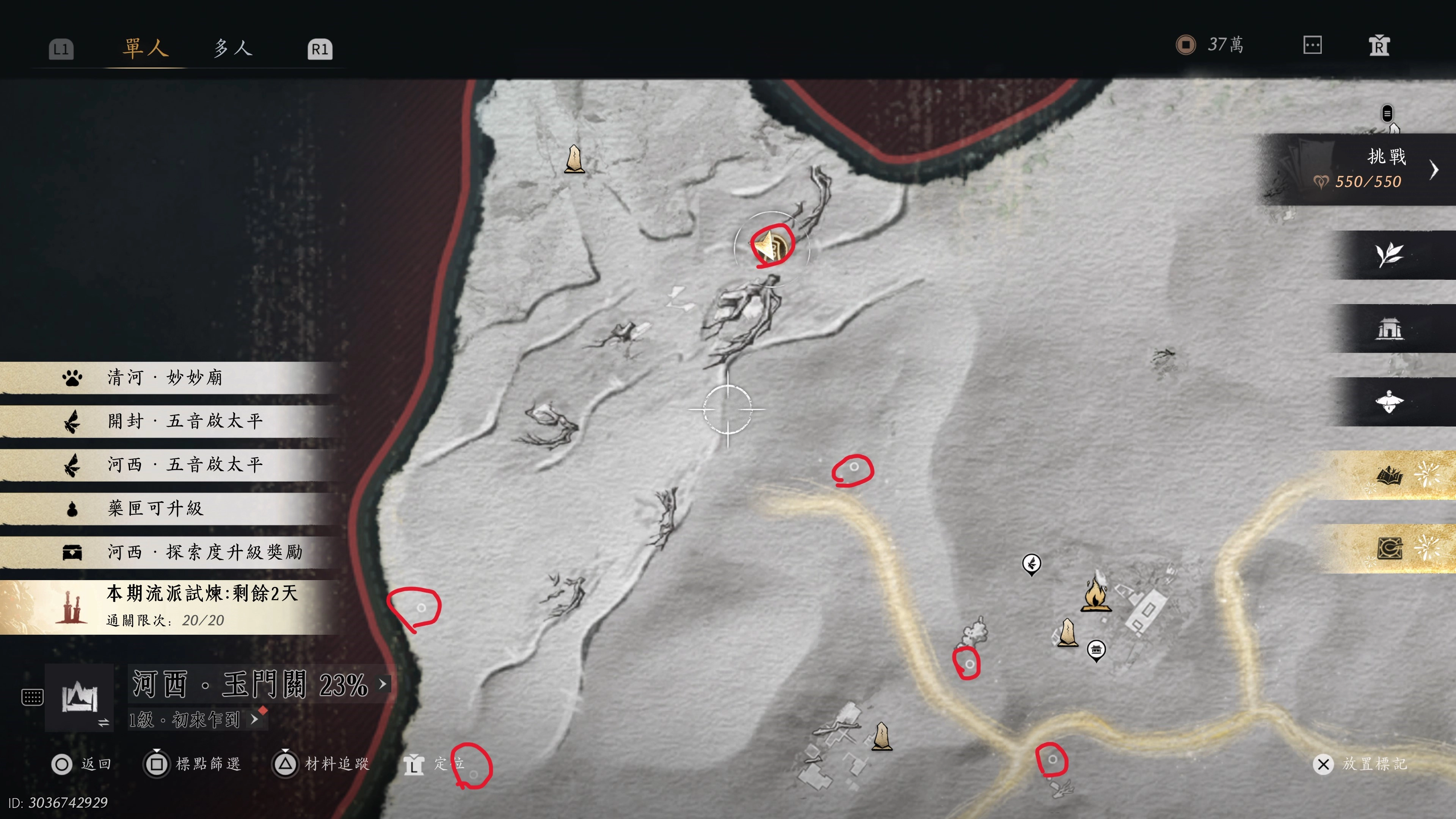Select 開封 · 五音啟太平 list entry
Image resolution: width=1456 pixels, height=819 pixels.
(x=185, y=421)
